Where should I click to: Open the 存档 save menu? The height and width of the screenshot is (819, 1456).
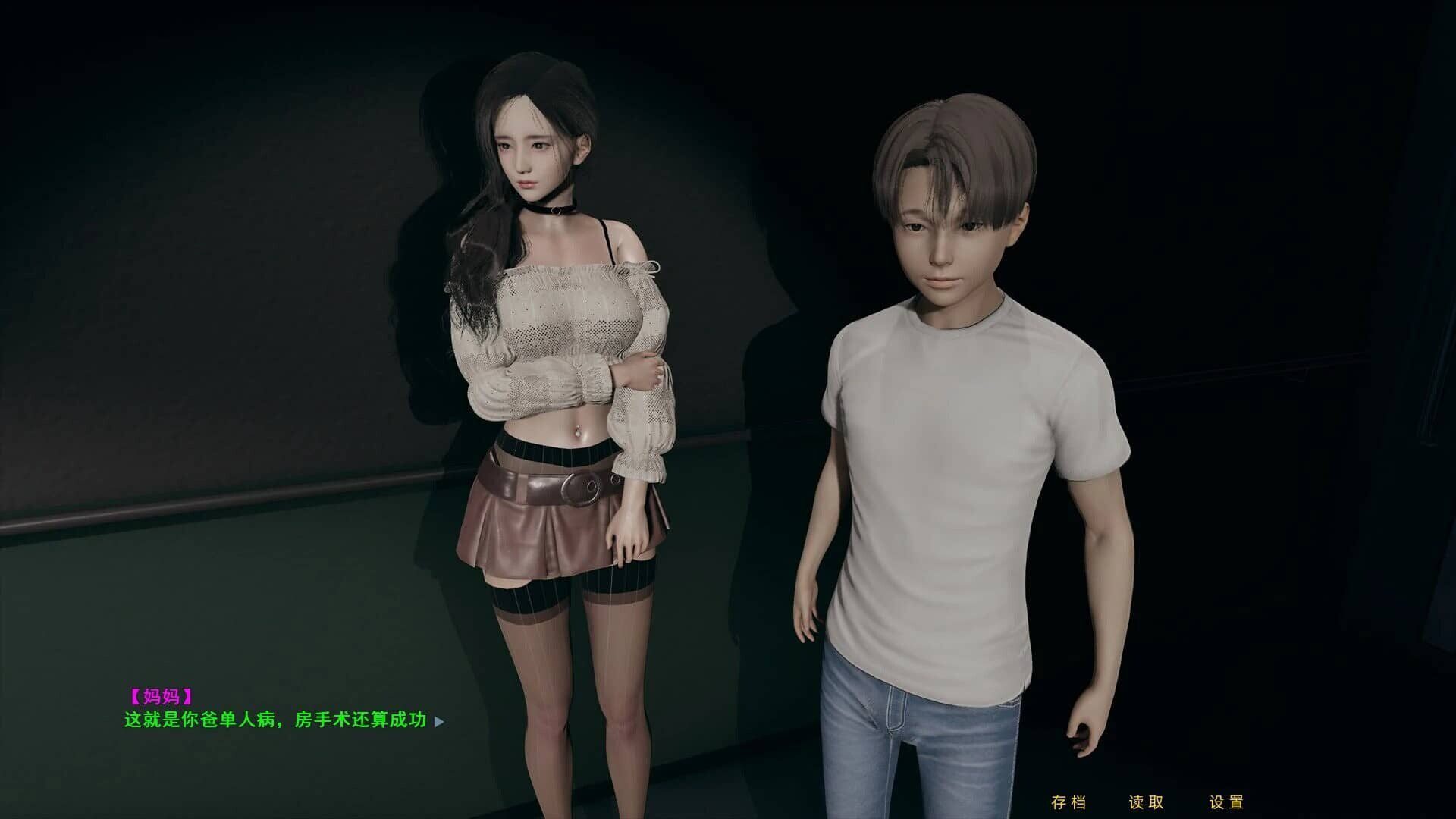click(x=1068, y=802)
